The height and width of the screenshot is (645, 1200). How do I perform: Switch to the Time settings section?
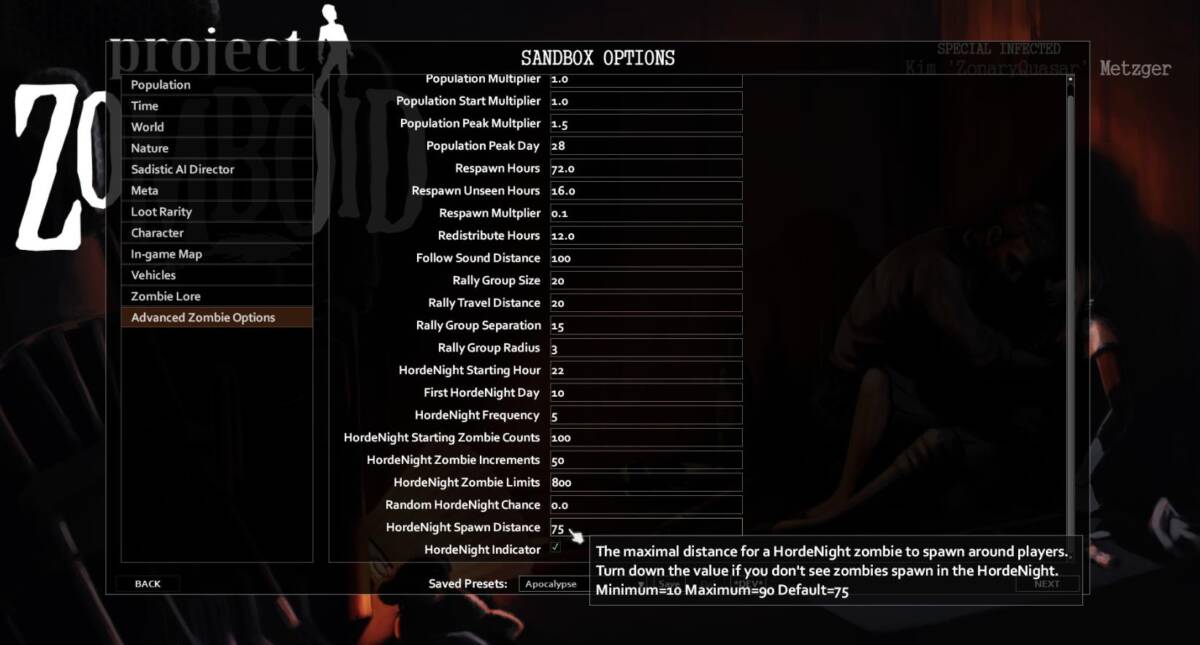click(x=216, y=106)
